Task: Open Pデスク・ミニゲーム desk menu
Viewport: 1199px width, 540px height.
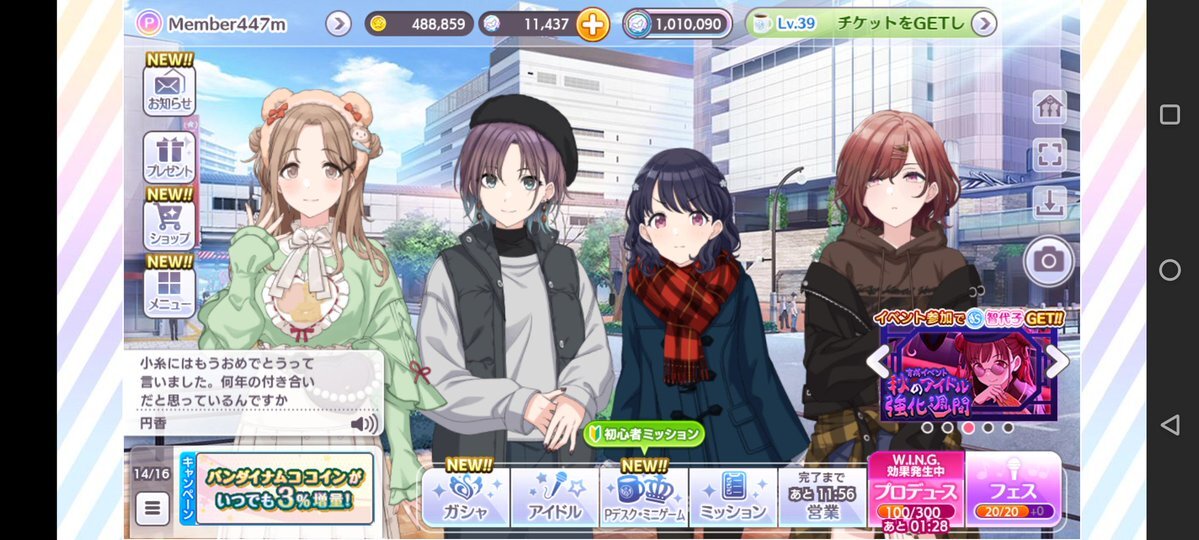Action: 643,497
